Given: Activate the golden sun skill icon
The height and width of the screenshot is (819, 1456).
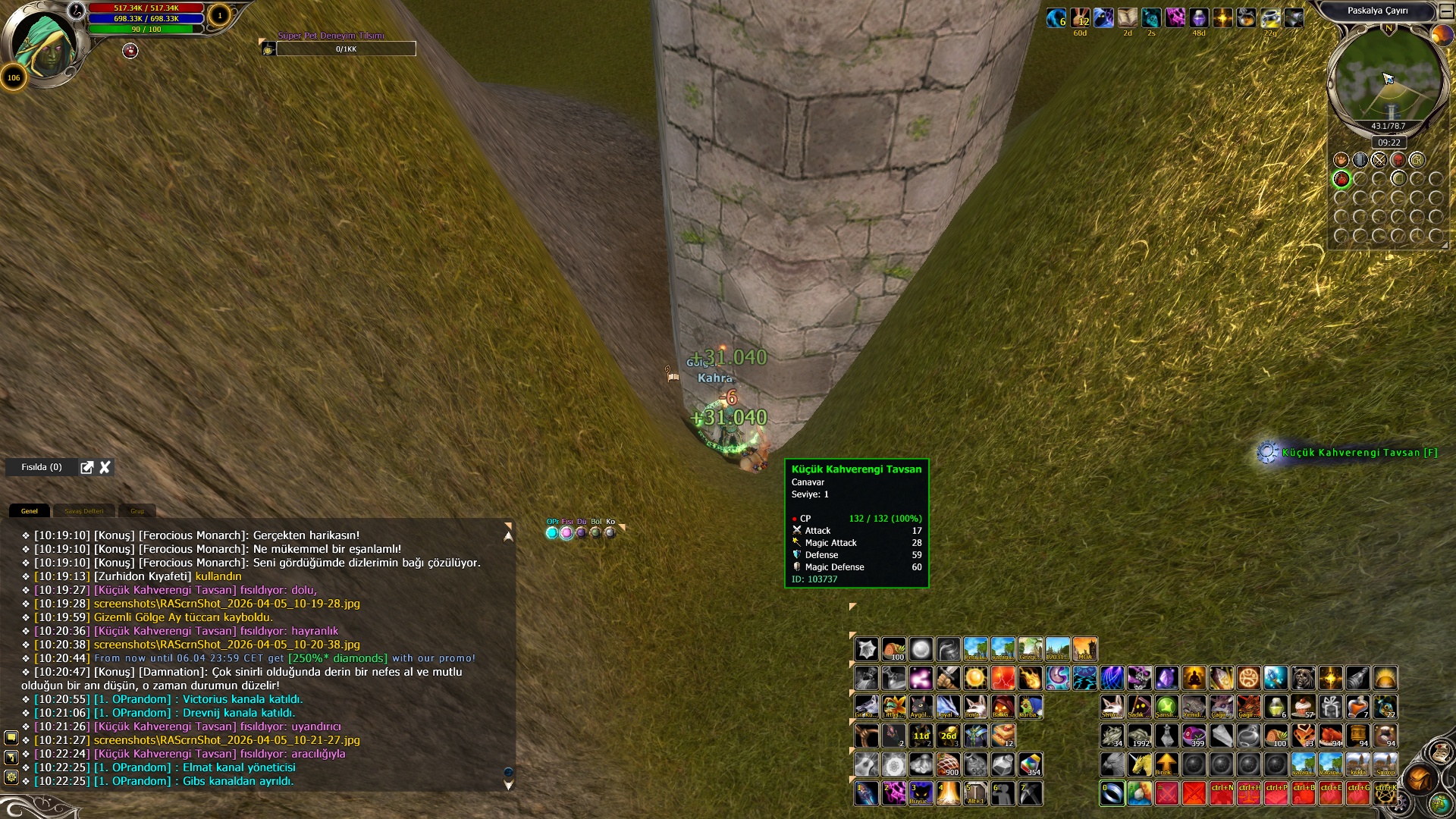Looking at the screenshot, I should 975,678.
